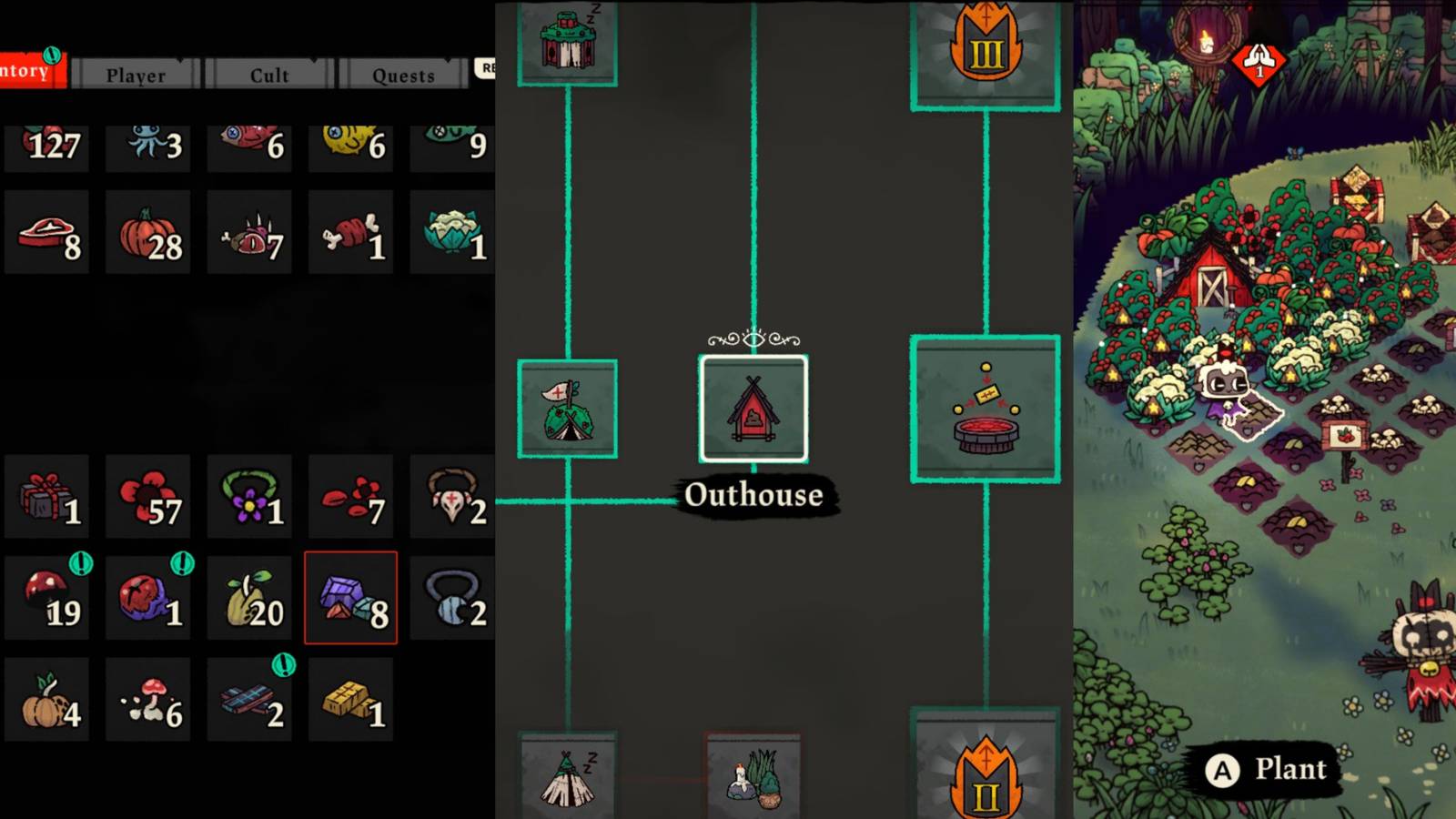Open the Ritual Fire II upgrade node
Viewport: 1456px width, 819px height.
click(984, 773)
